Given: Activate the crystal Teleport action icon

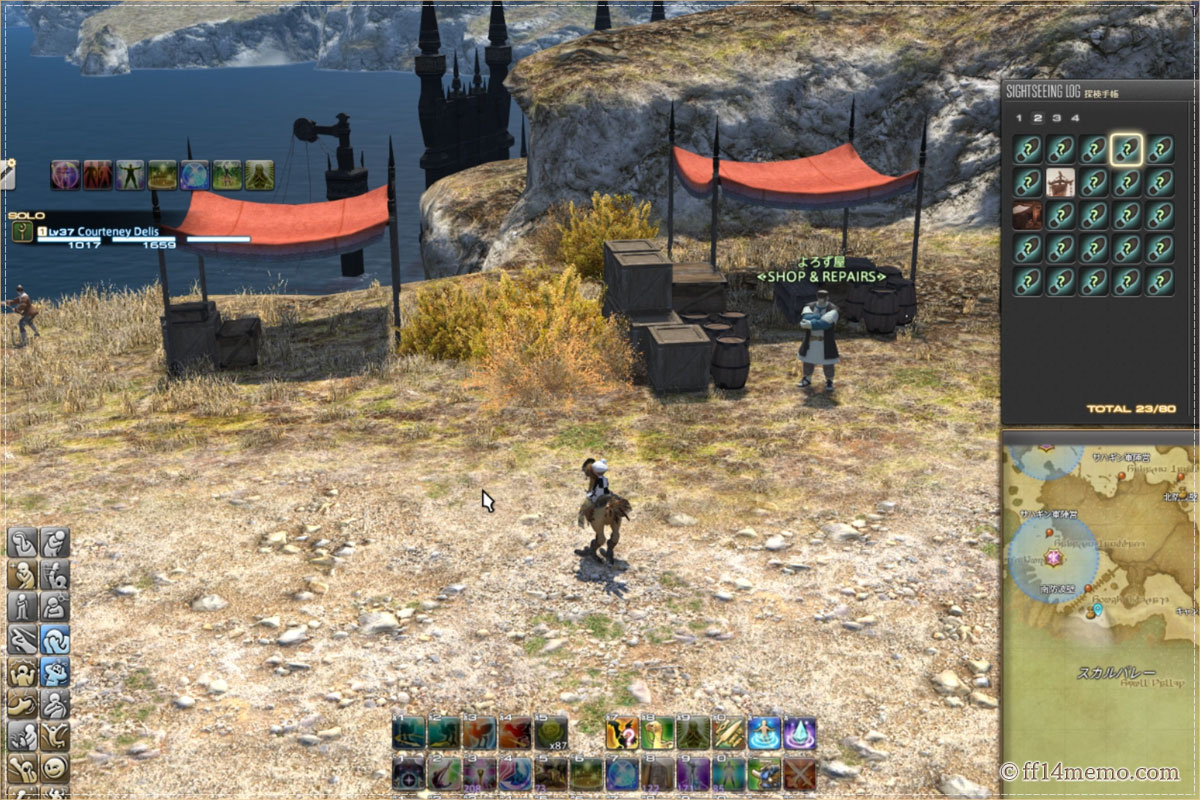Looking at the screenshot, I should pyautogui.click(x=799, y=733).
